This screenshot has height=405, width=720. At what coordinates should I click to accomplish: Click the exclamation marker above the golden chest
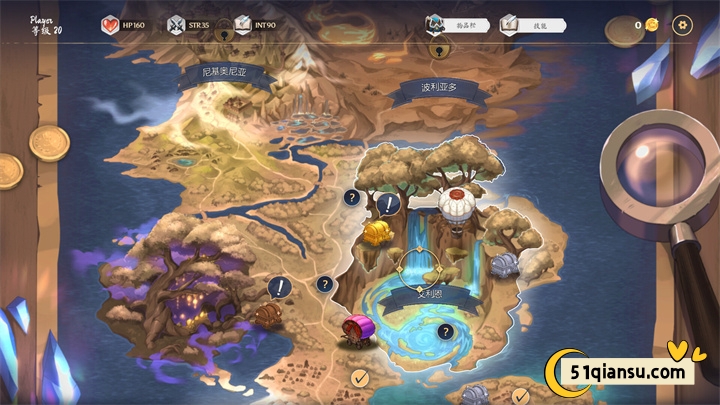point(388,205)
